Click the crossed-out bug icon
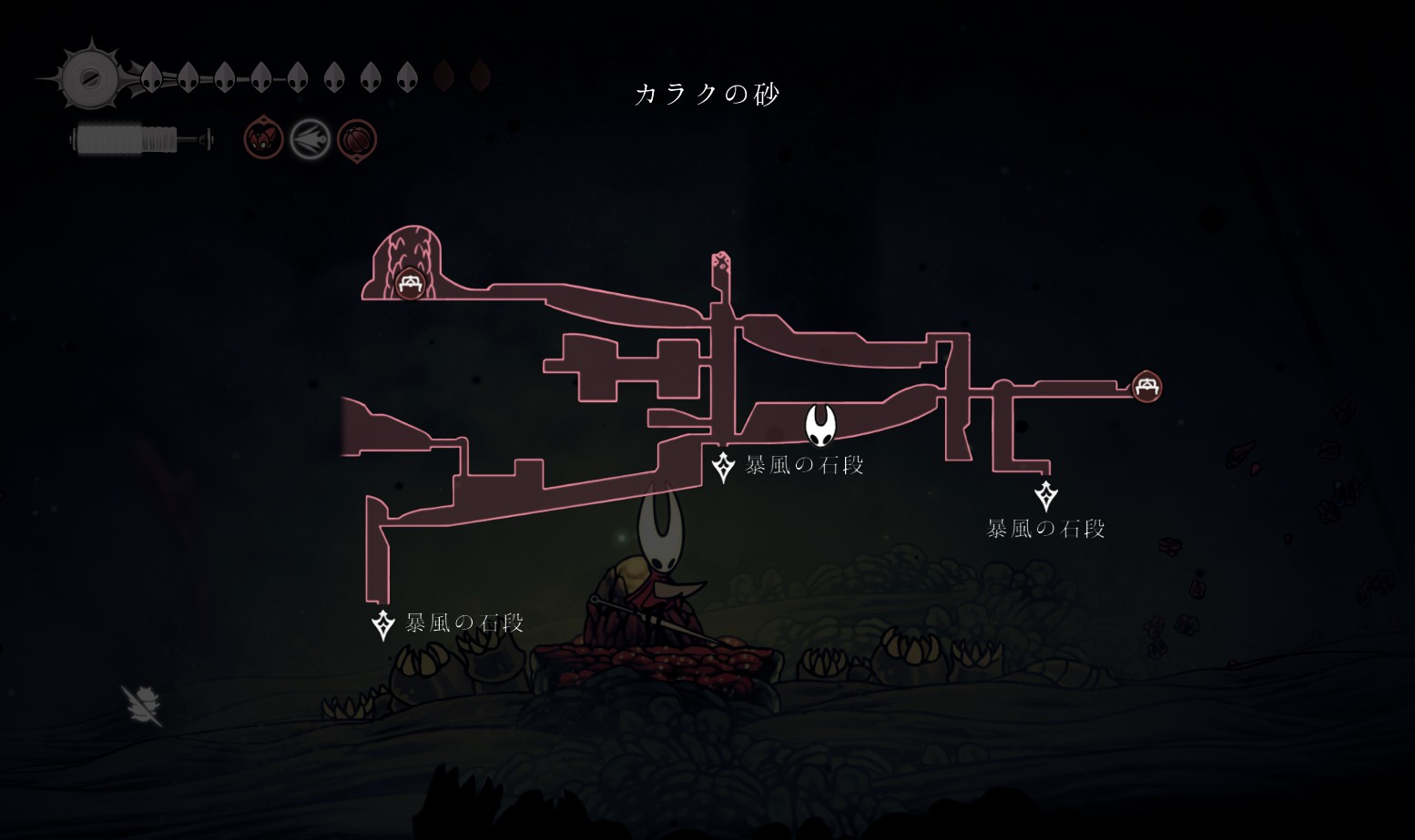 click(142, 704)
